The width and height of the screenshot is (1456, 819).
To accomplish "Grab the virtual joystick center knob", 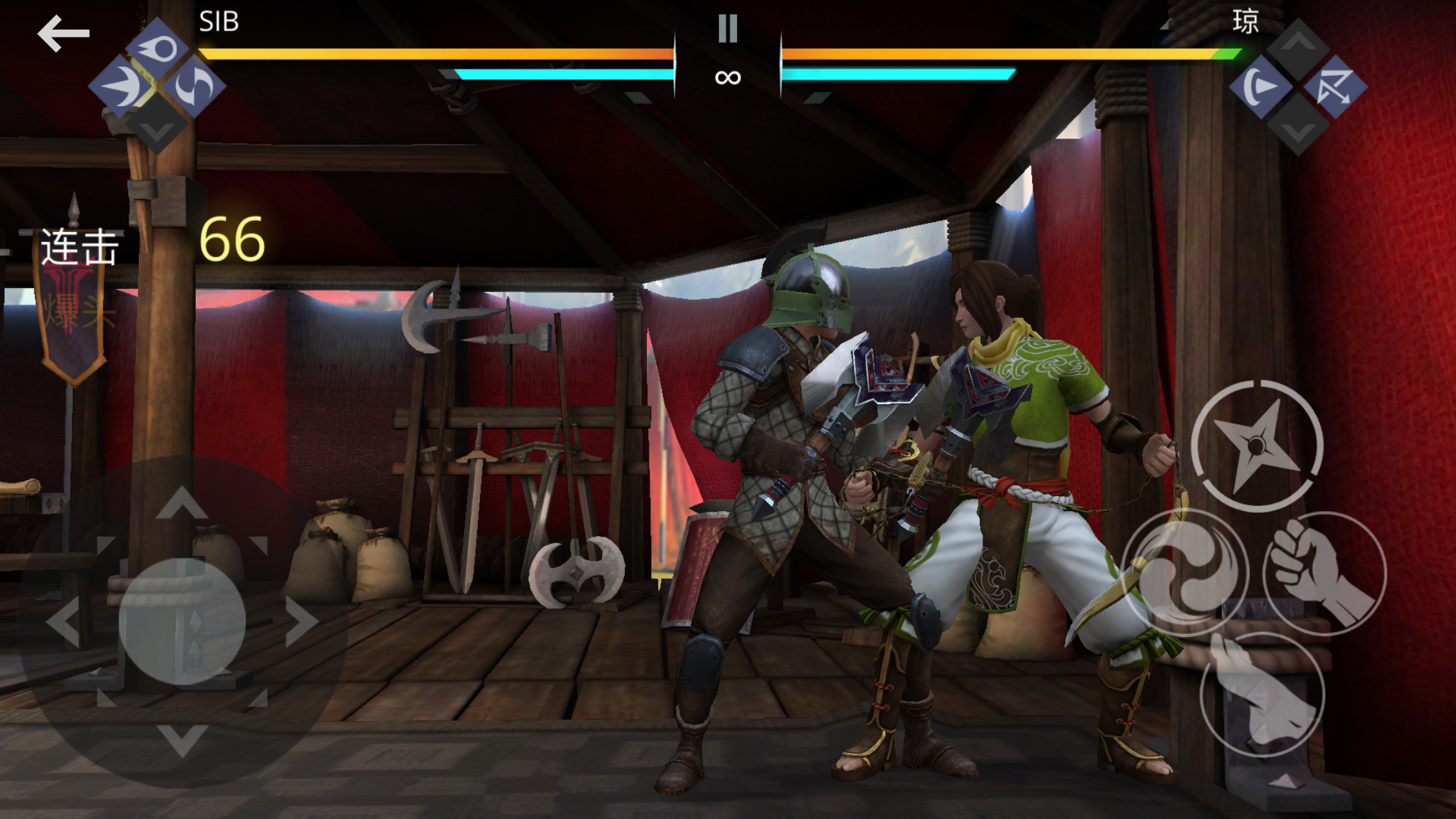I will 182,621.
